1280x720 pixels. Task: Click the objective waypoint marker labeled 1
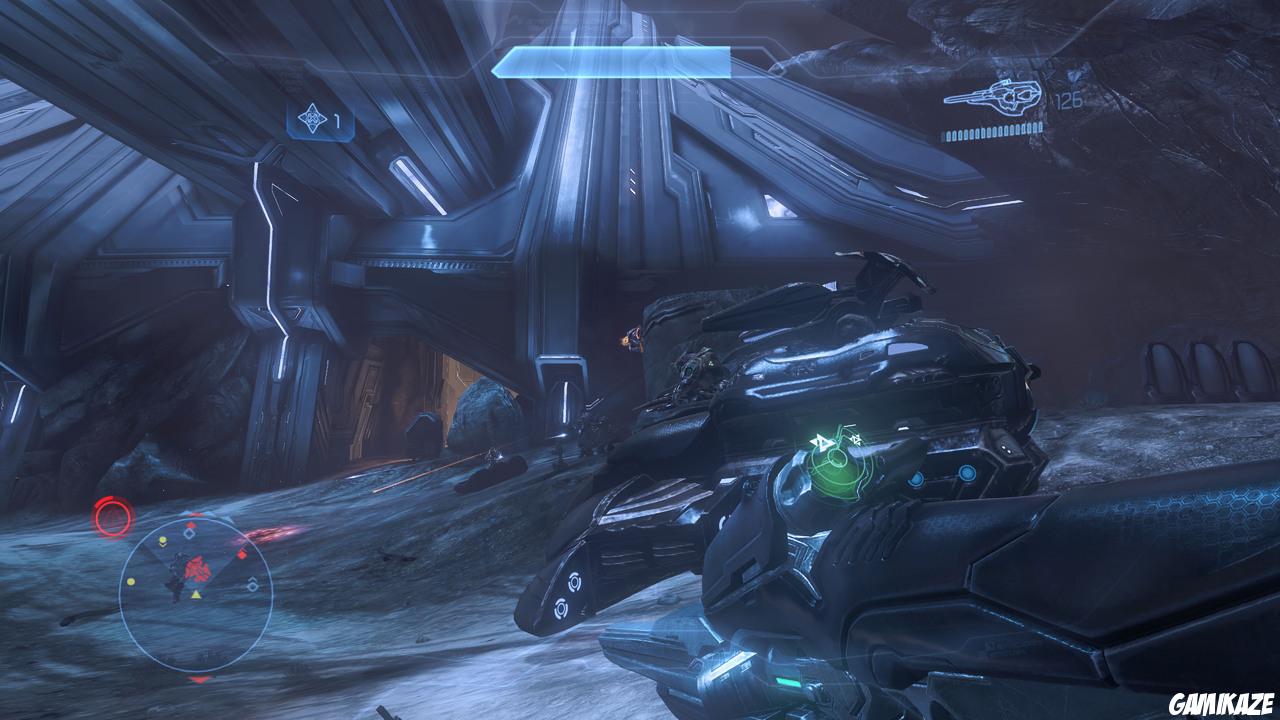[x=320, y=117]
